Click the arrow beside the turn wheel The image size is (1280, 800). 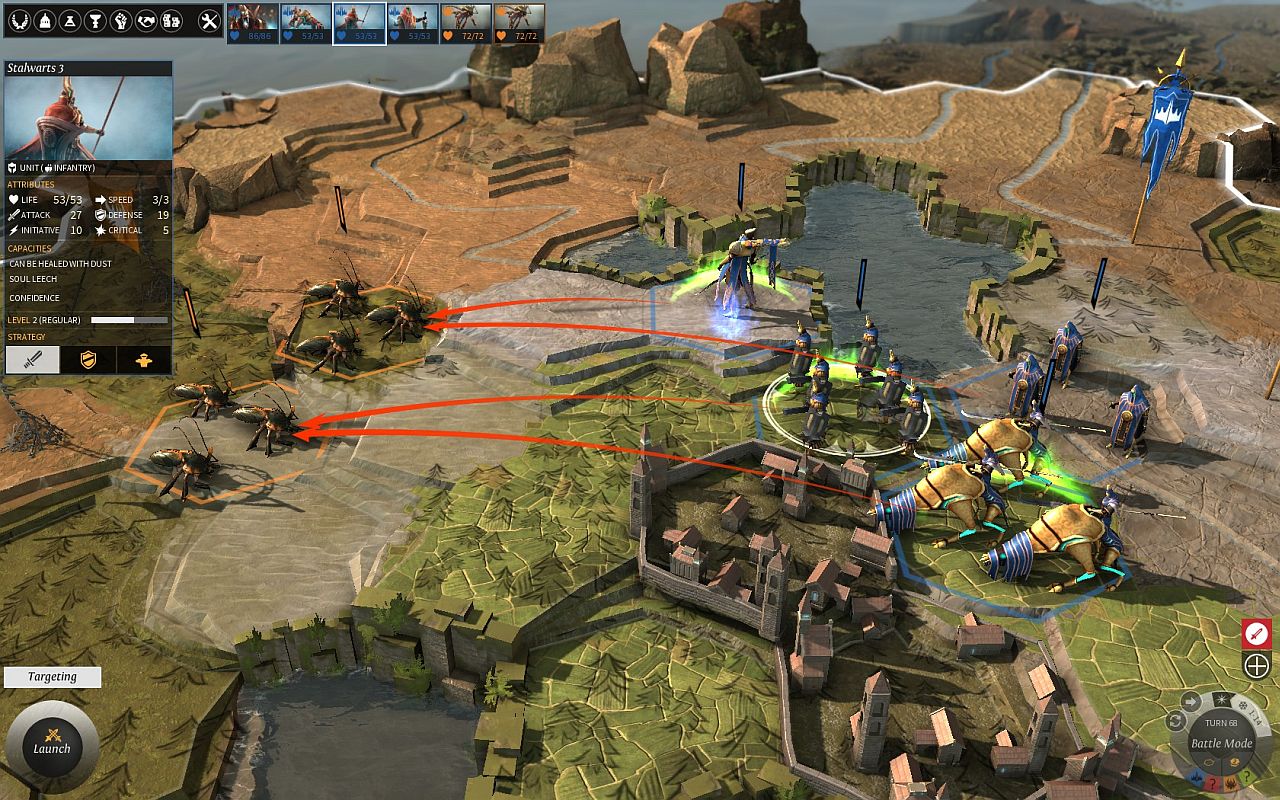pos(1191,700)
